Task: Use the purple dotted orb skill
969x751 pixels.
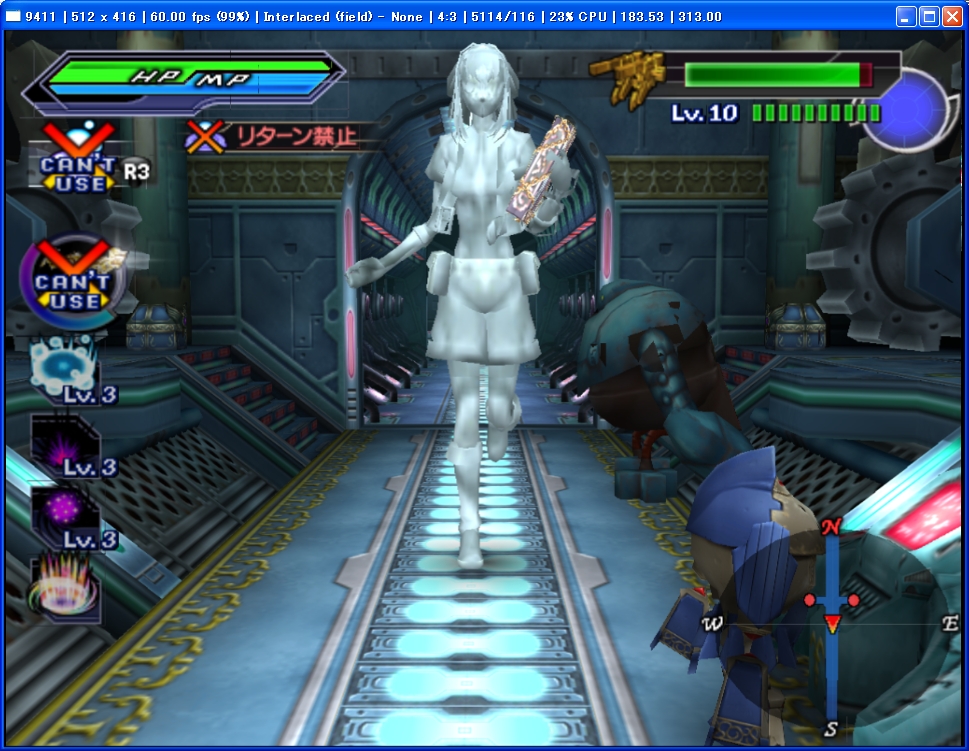Action: click(x=66, y=514)
